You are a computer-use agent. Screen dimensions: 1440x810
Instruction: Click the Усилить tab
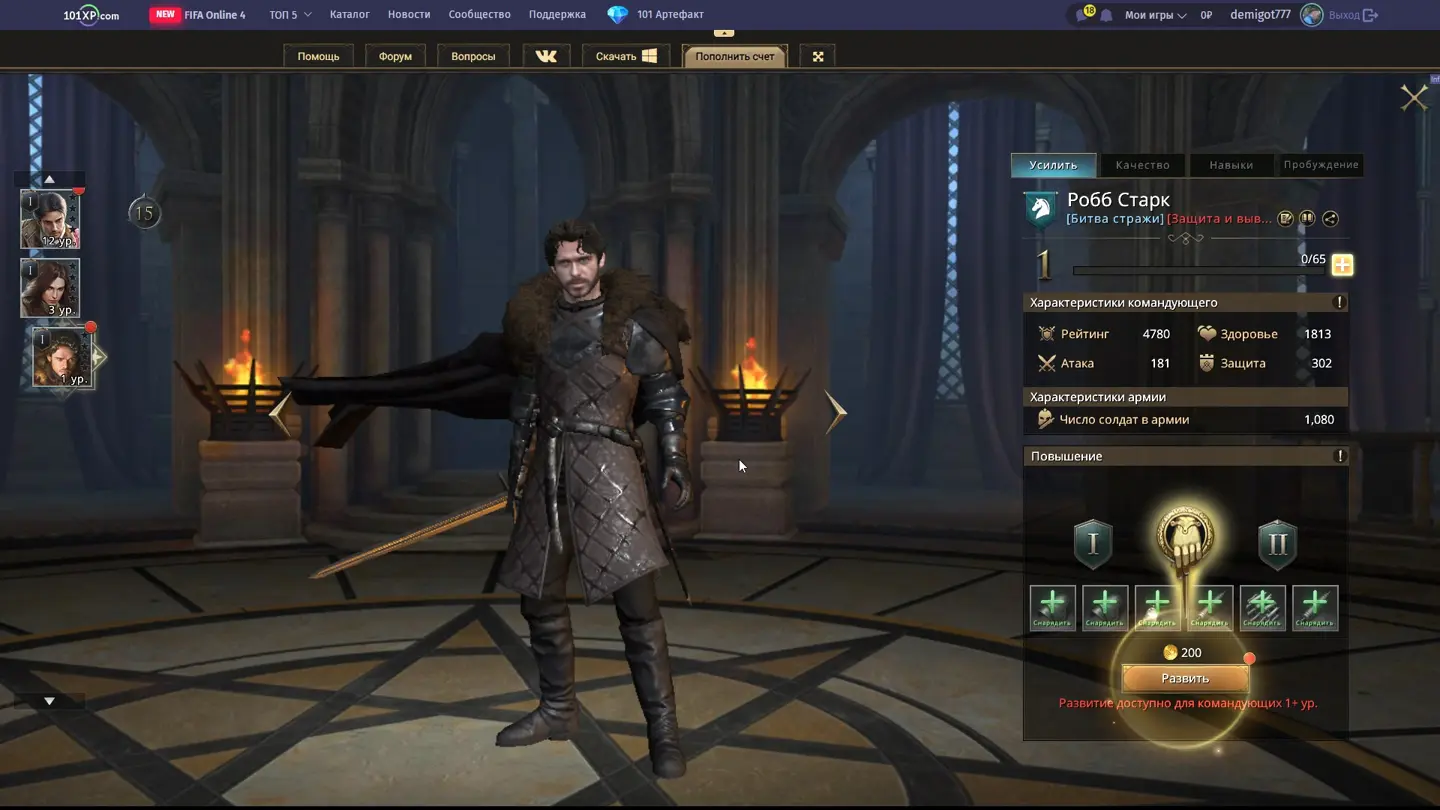click(x=1053, y=165)
